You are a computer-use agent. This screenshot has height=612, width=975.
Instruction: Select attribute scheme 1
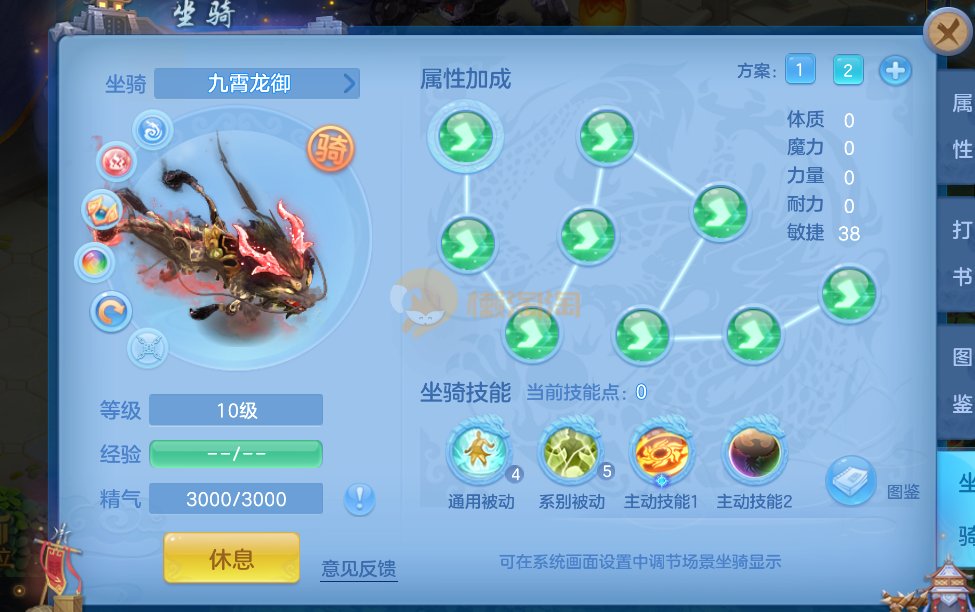[x=800, y=69]
